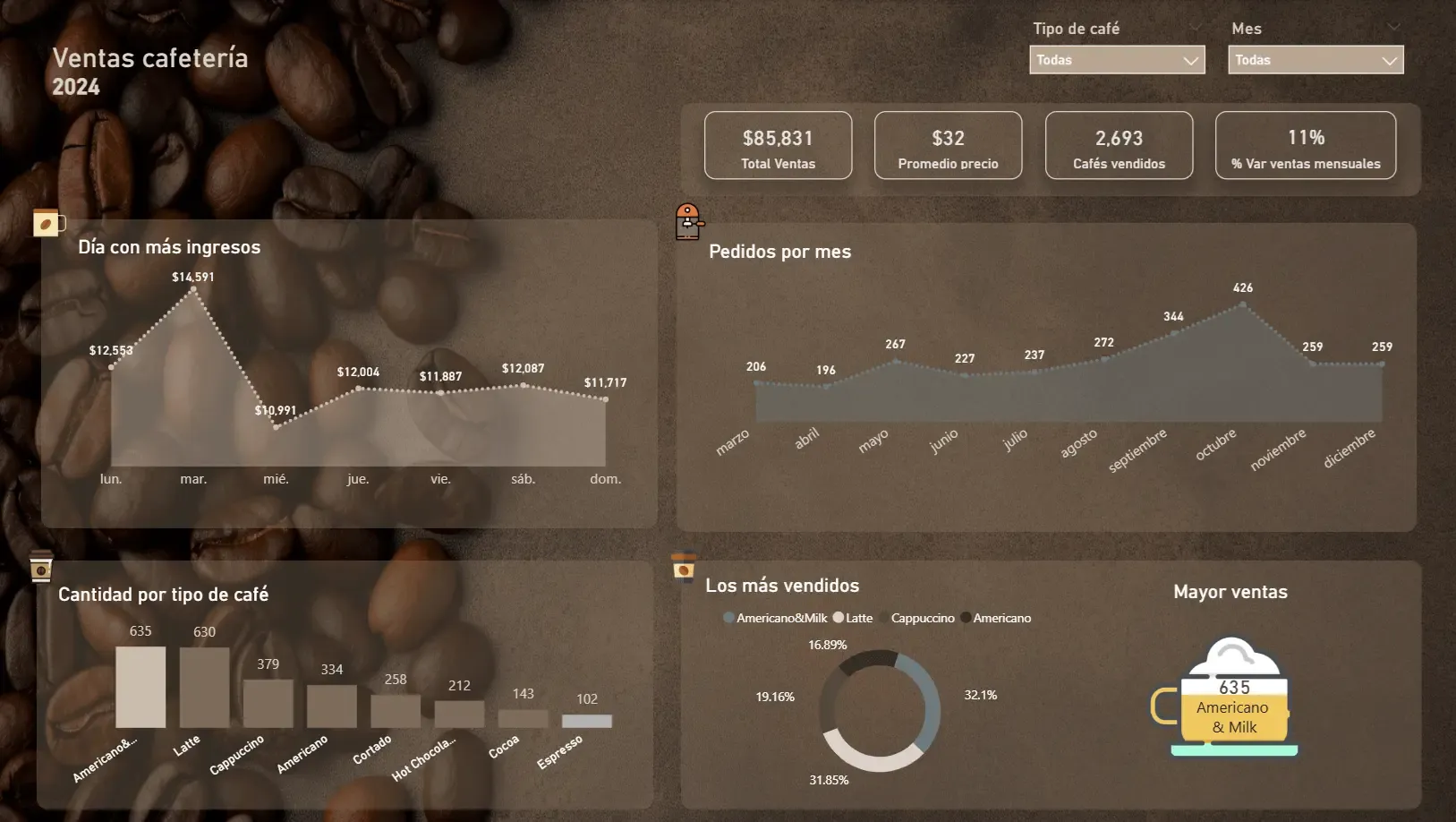This screenshot has width=1456, height=822.
Task: Click the espresso machine icon above "Pedidos por mes"
Action: [688, 223]
